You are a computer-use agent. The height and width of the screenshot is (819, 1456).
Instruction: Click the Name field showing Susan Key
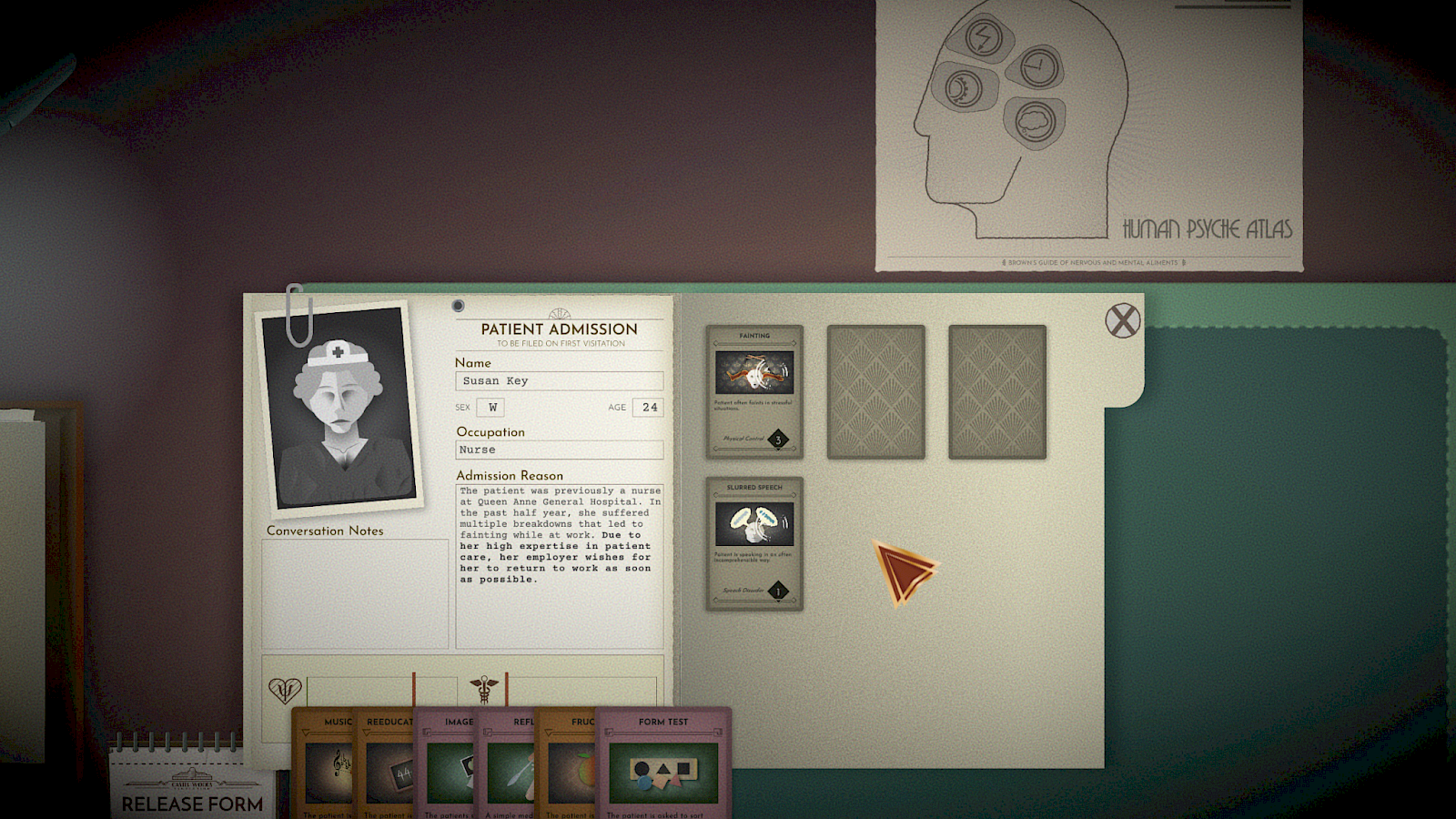coord(558,380)
